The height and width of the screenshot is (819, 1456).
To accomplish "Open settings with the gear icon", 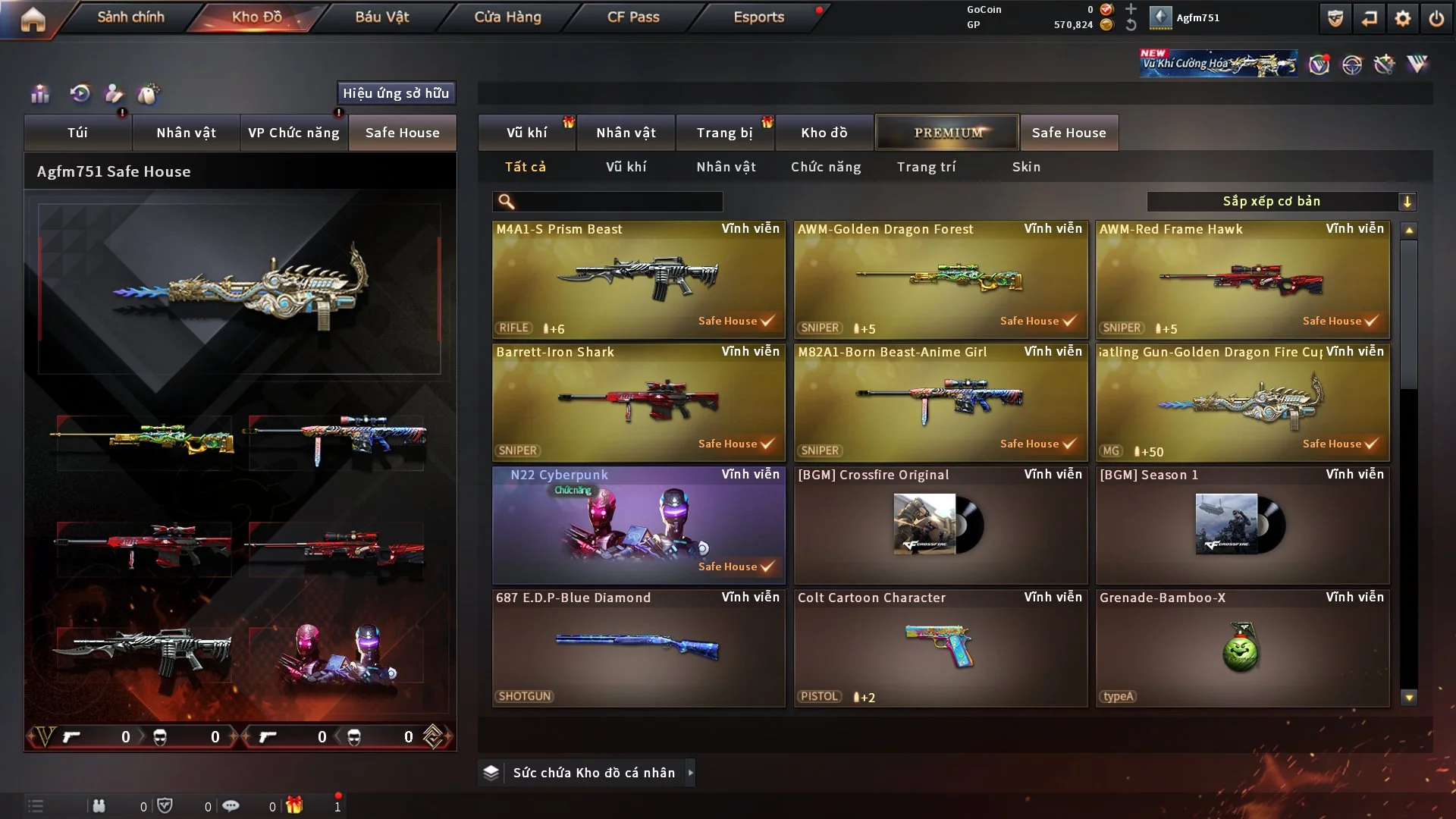I will [x=1403, y=18].
